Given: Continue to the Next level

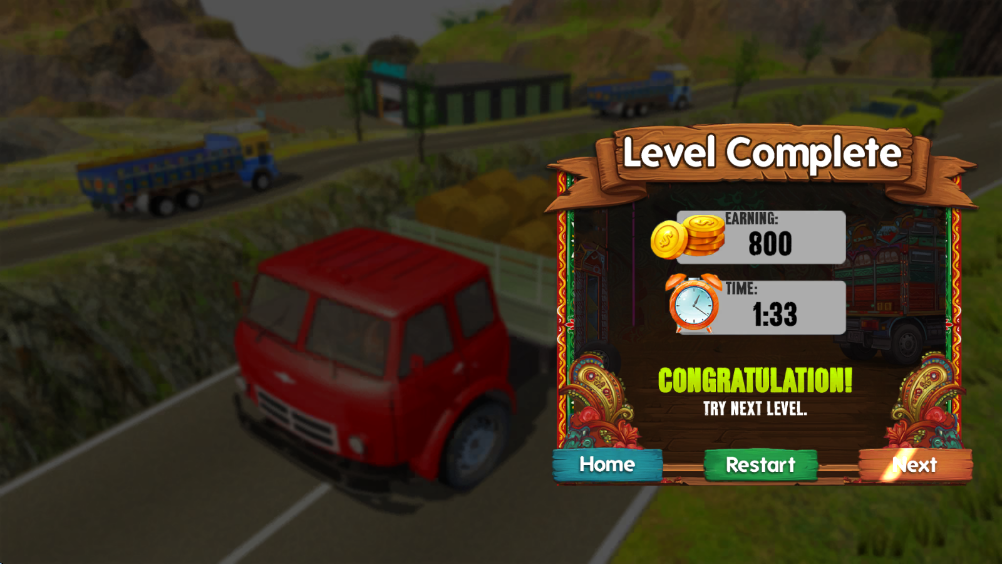Looking at the screenshot, I should pos(914,465).
